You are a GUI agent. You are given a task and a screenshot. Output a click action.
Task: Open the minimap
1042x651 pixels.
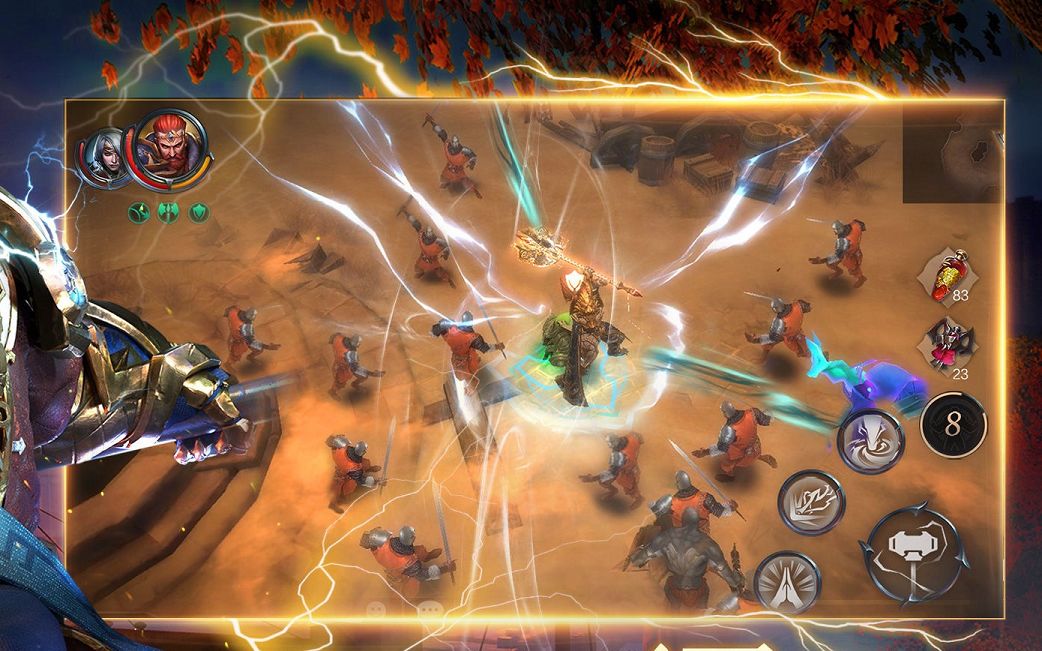951,151
